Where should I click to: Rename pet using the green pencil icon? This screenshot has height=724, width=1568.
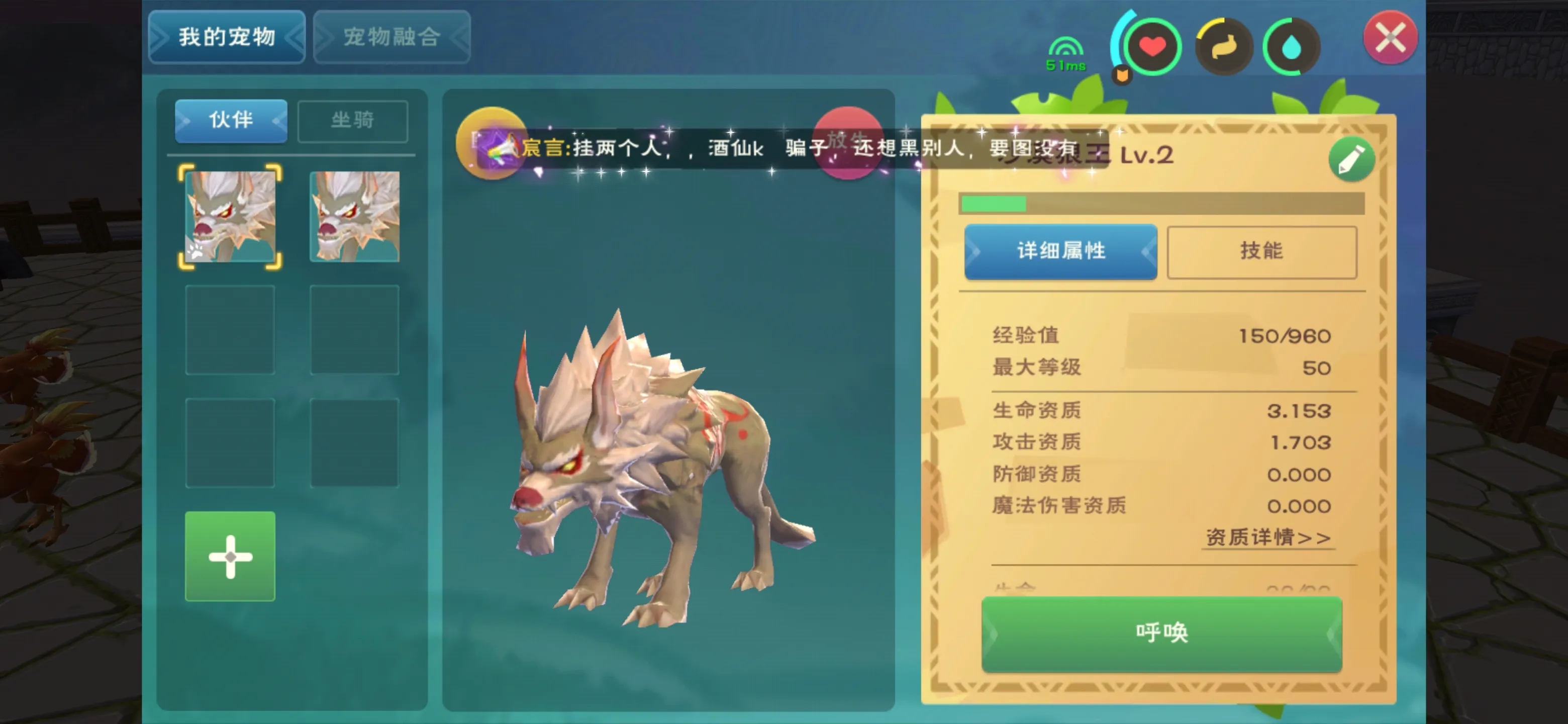pyautogui.click(x=1351, y=159)
